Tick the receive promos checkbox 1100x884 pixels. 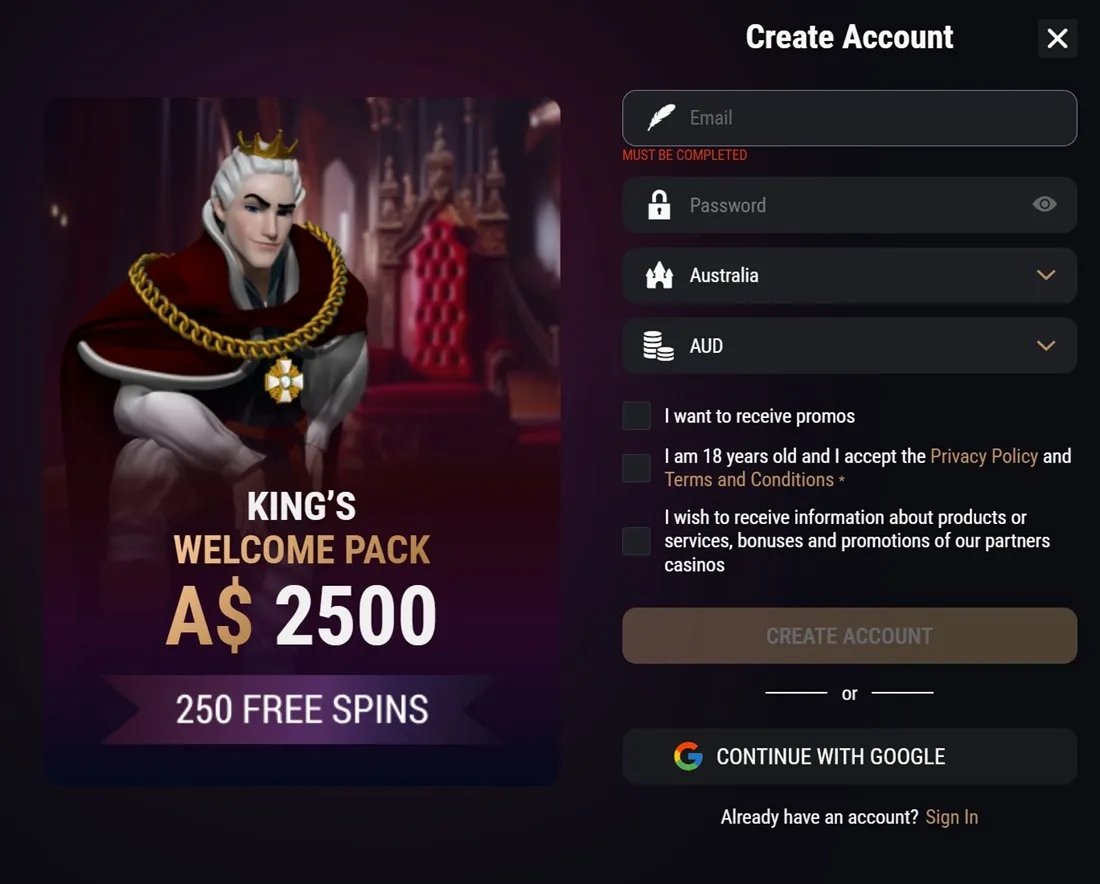click(x=637, y=416)
